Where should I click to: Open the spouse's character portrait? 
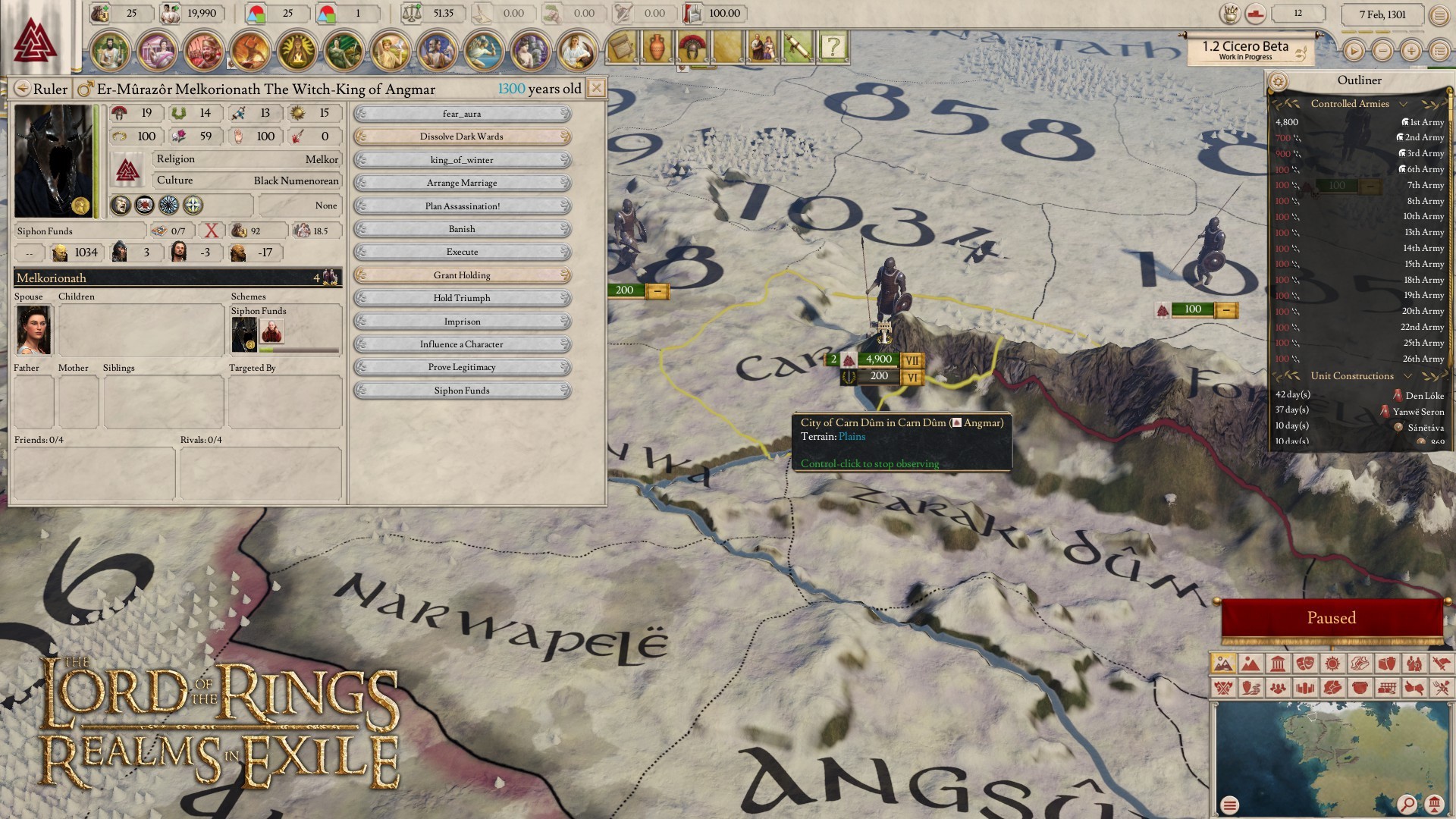33,330
